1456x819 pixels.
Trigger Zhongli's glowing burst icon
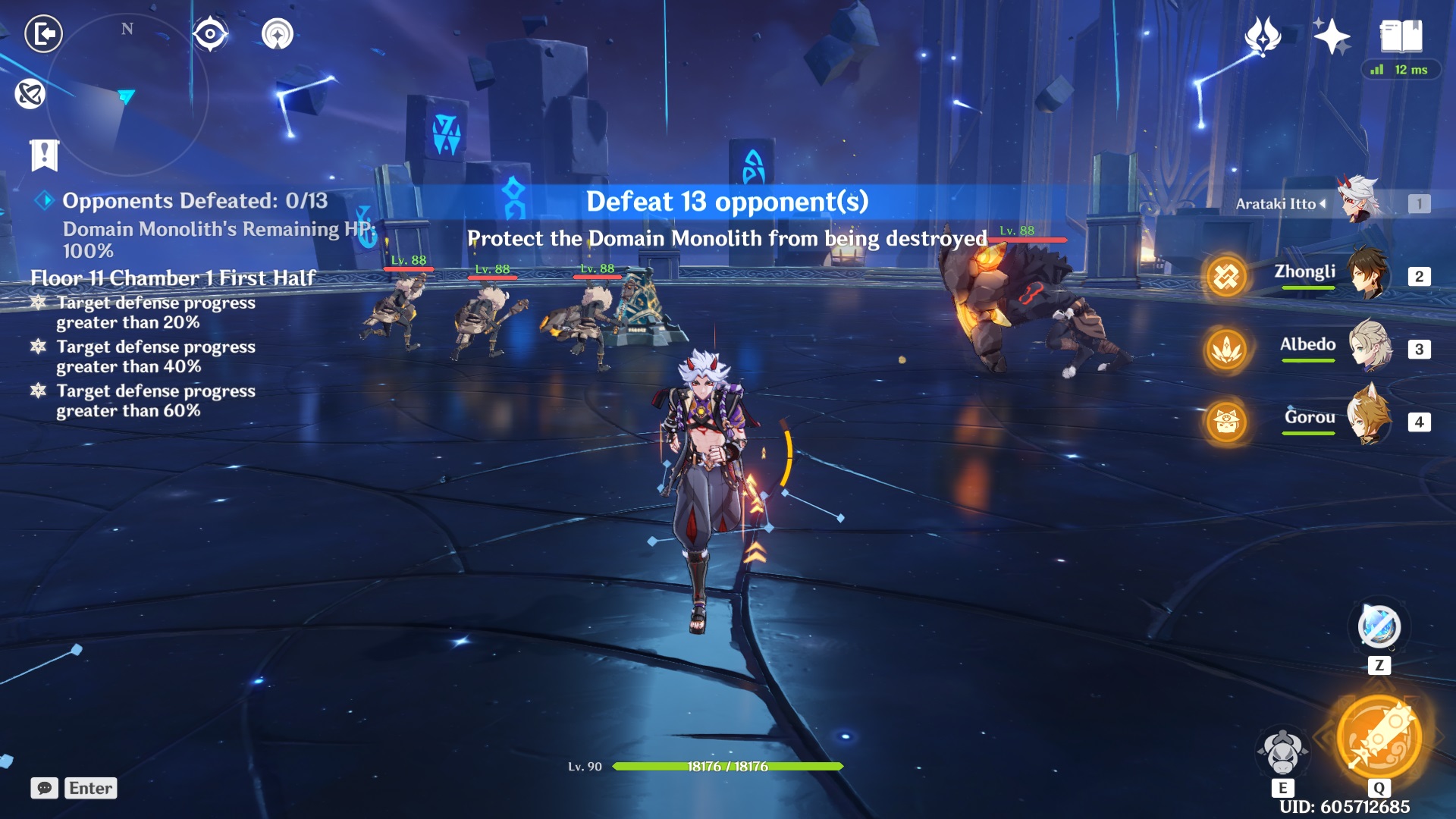tap(1226, 277)
